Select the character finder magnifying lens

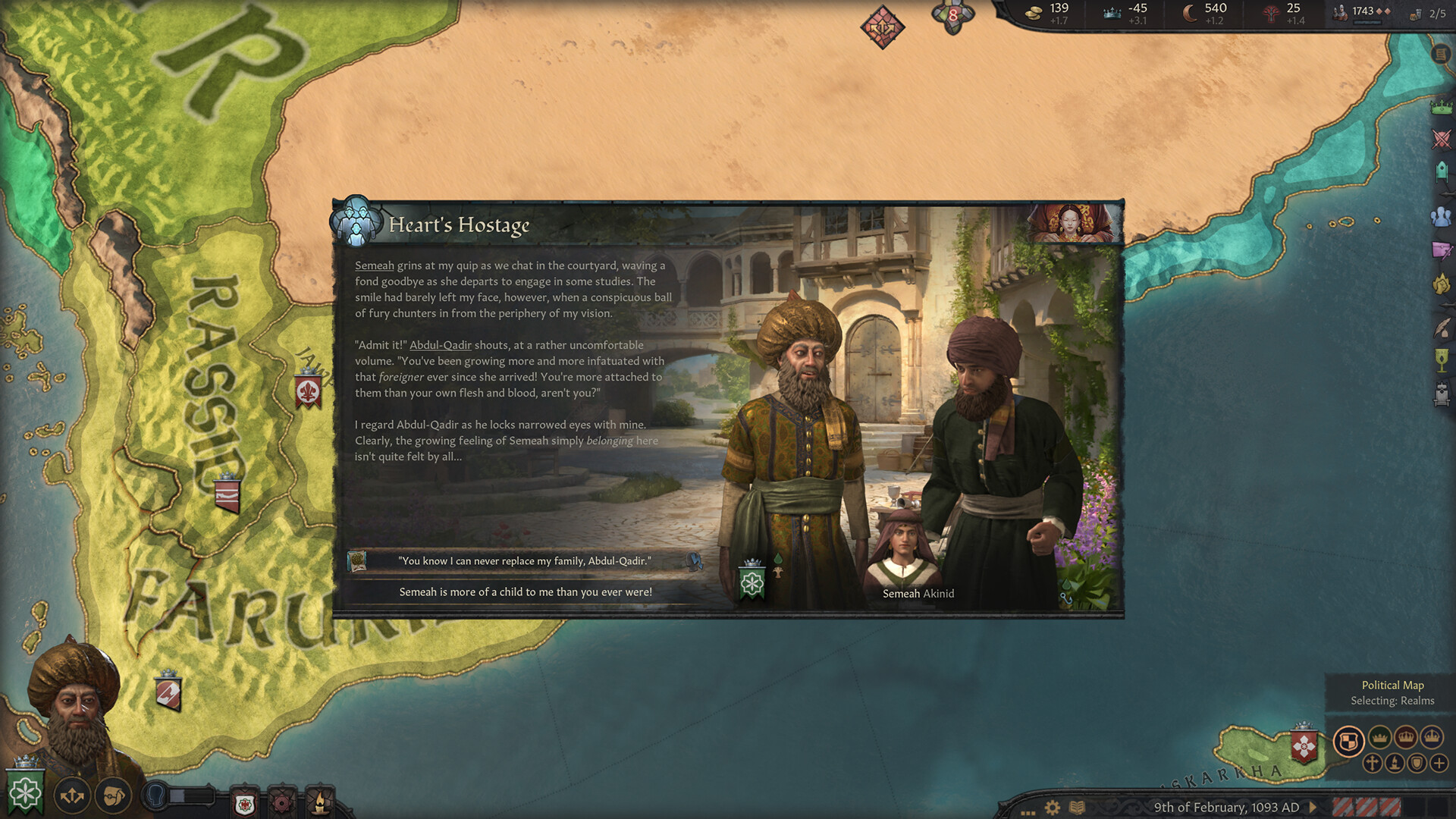pos(114,794)
